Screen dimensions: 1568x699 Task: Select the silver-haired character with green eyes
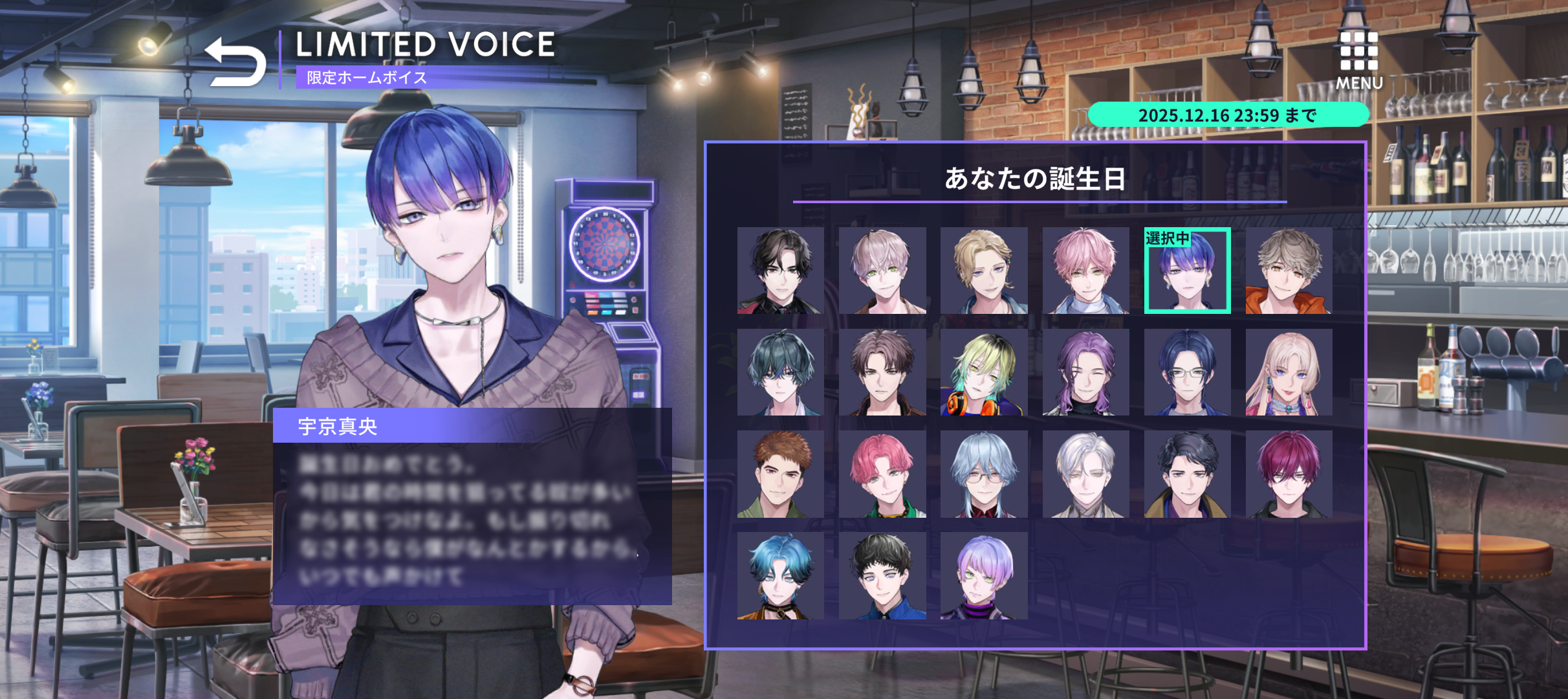[x=882, y=271]
